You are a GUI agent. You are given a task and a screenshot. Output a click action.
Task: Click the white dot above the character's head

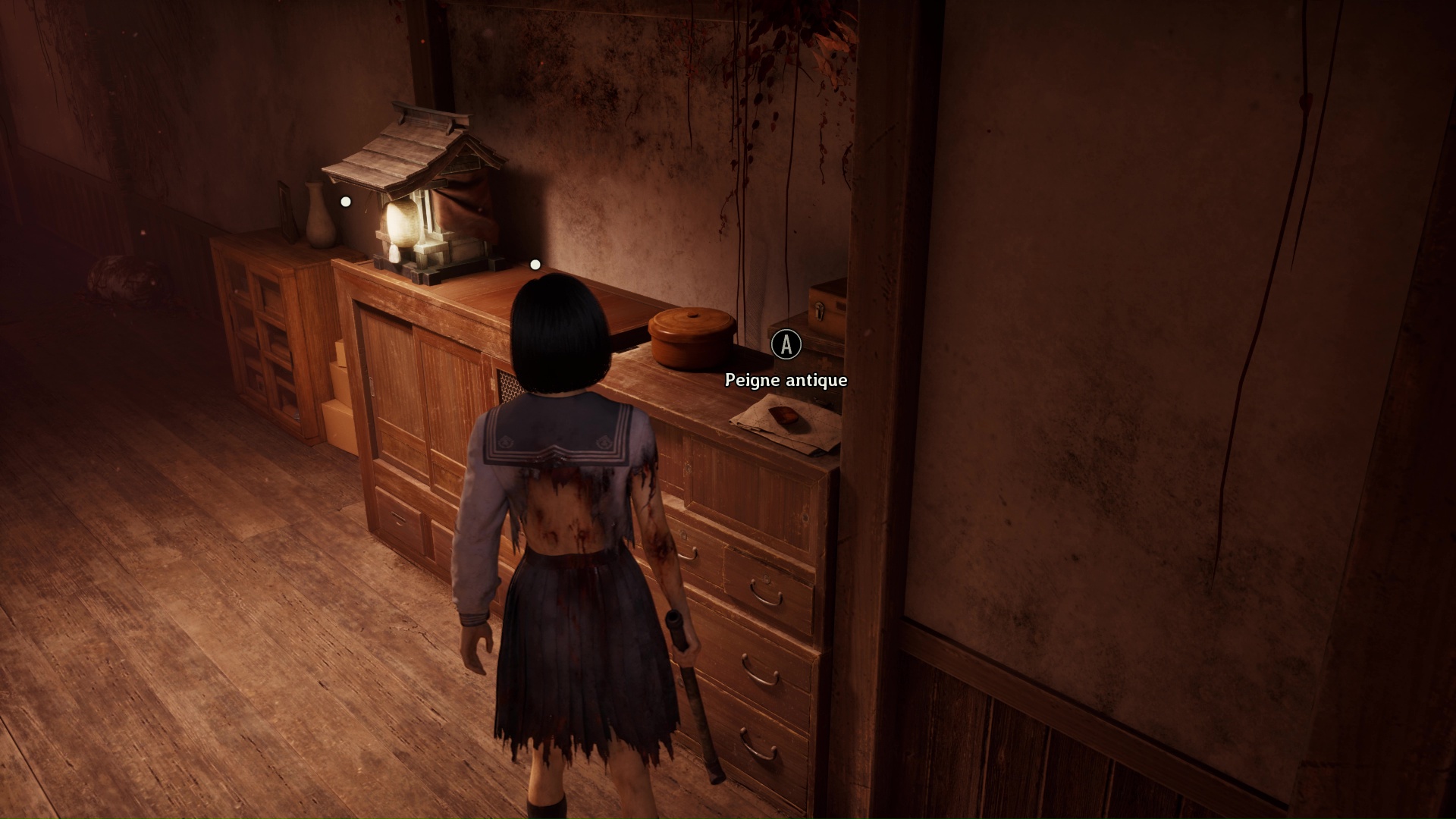coord(535,264)
